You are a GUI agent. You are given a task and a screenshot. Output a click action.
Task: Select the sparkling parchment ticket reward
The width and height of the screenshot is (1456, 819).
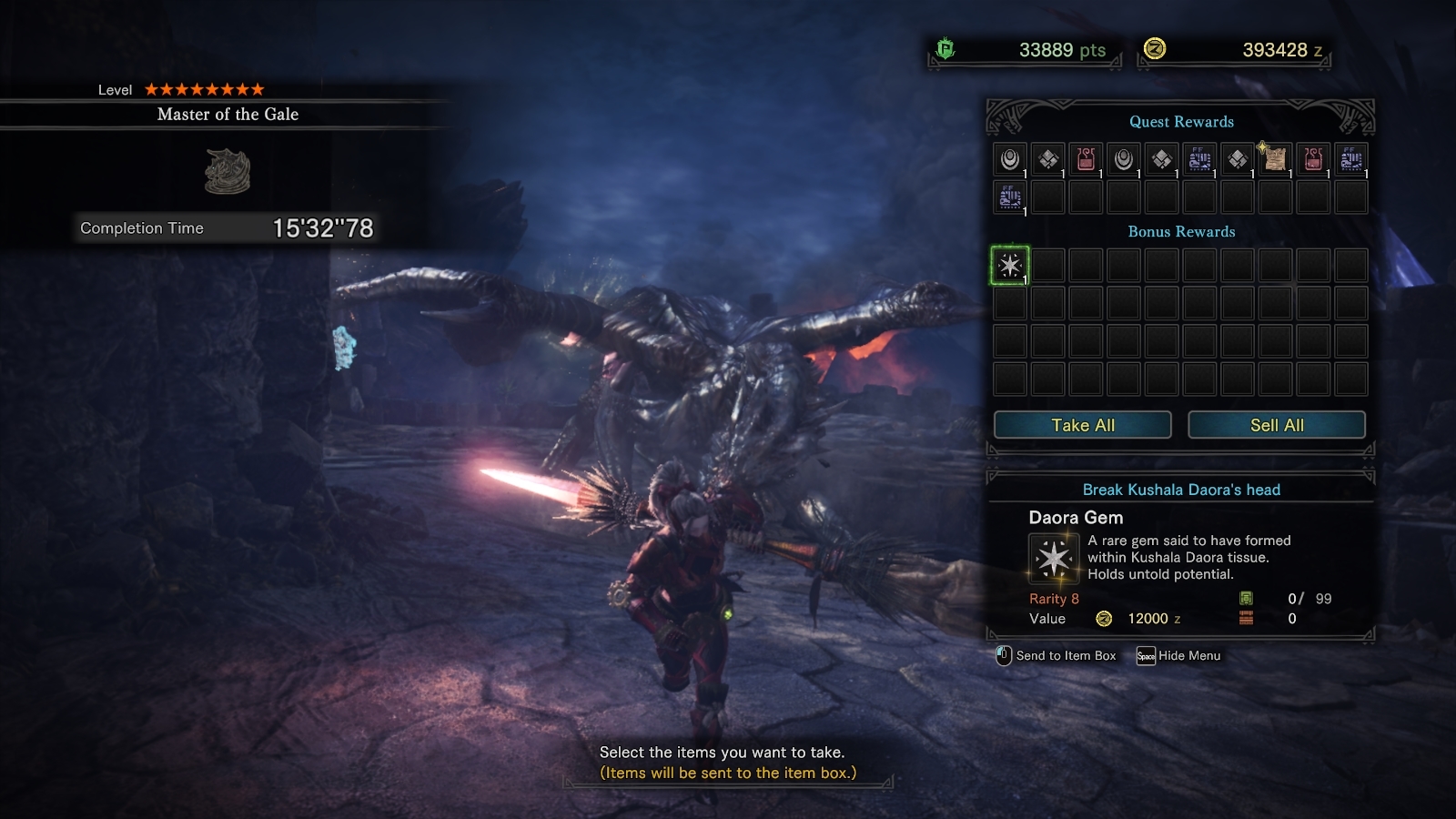click(1275, 159)
